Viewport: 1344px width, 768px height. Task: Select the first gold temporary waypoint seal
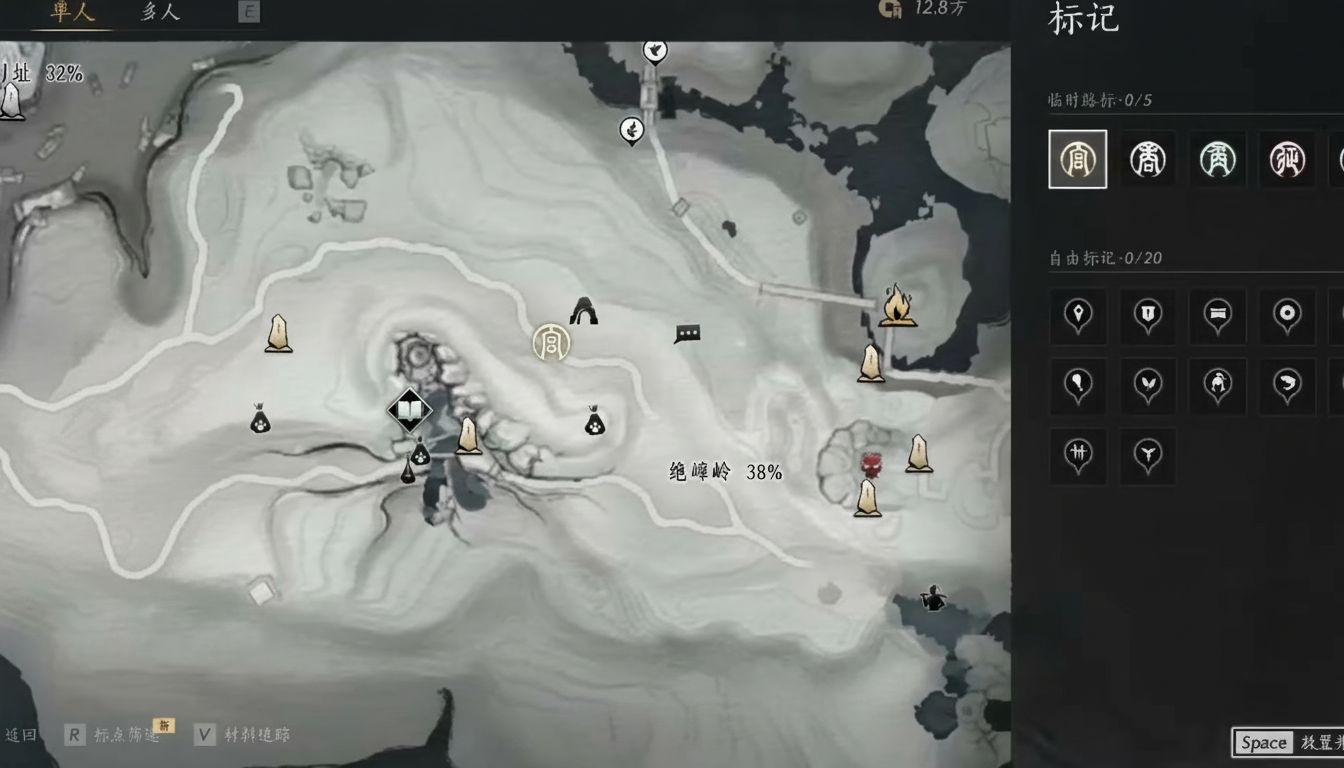tap(1077, 159)
